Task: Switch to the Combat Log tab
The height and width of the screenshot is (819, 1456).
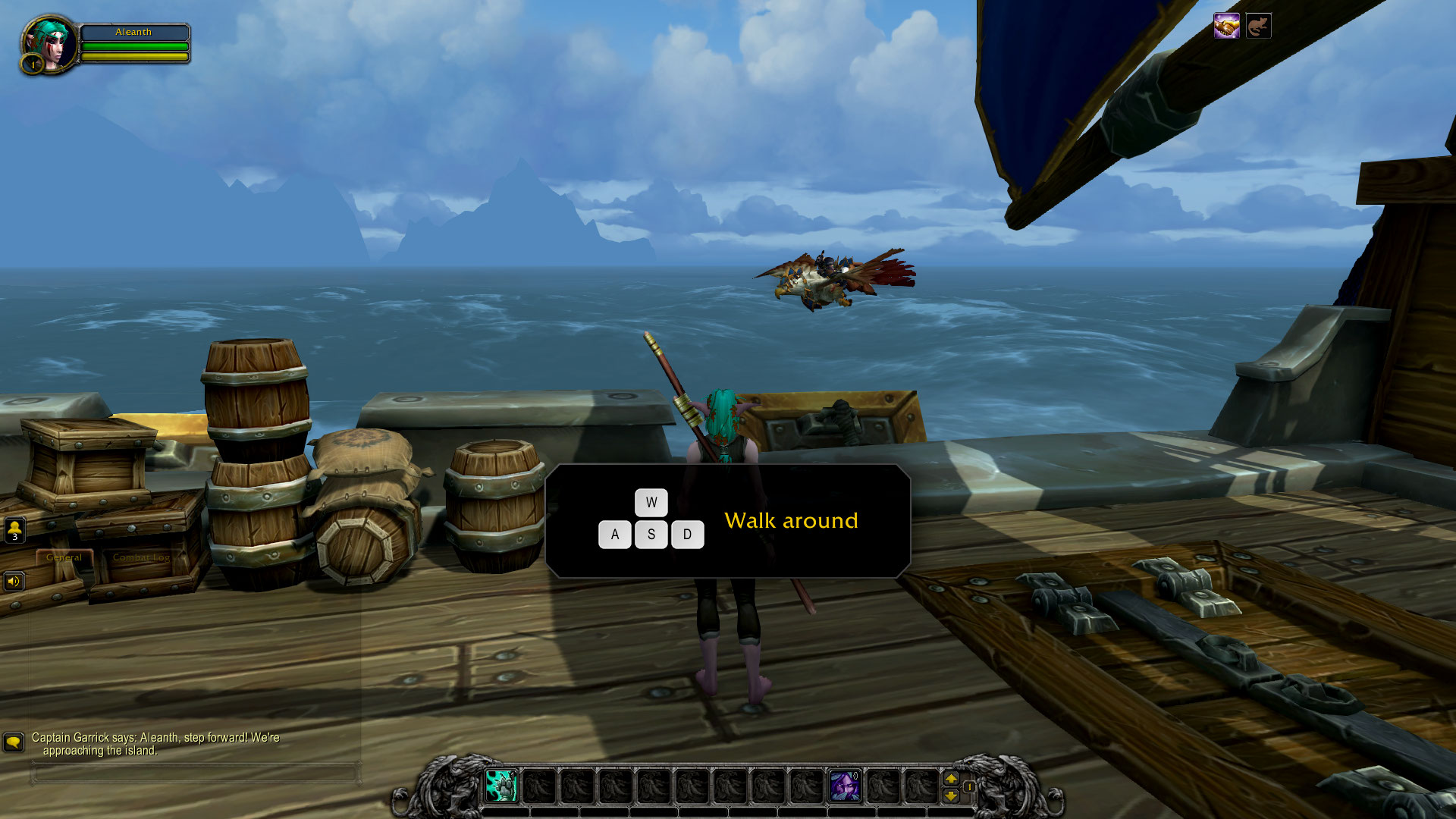Action: (140, 557)
